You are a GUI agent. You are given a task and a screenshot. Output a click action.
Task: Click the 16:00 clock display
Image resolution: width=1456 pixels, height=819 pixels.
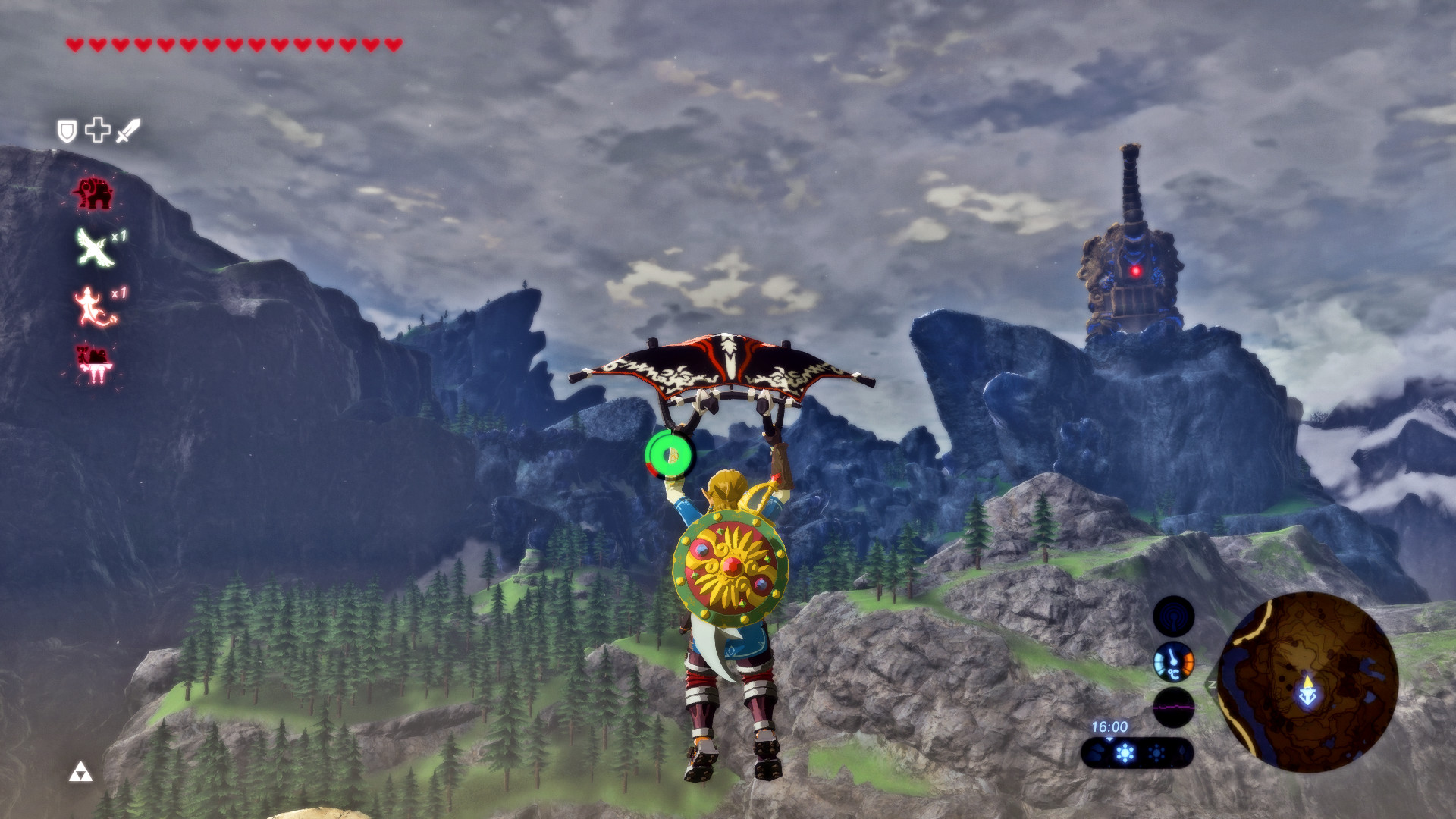(1110, 726)
